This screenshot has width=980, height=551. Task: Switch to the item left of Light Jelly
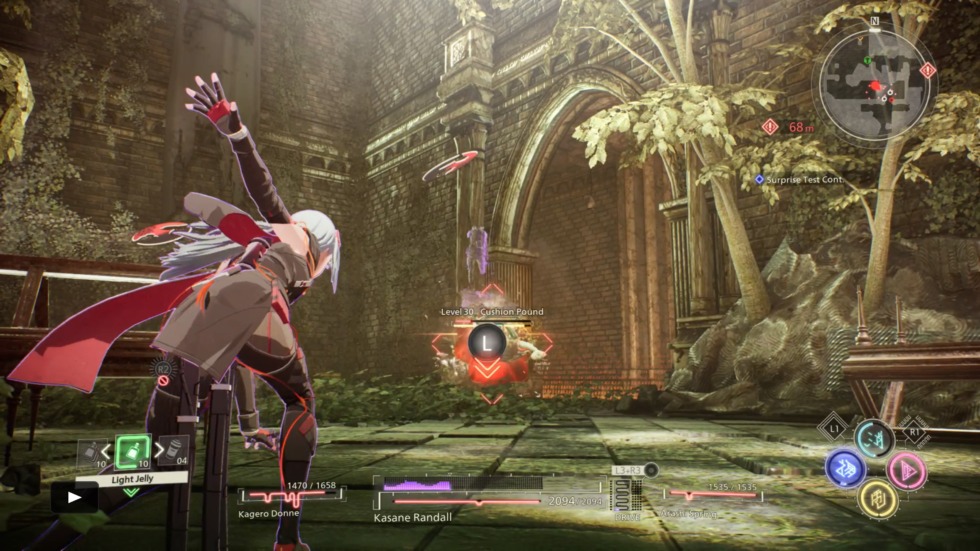pos(92,453)
